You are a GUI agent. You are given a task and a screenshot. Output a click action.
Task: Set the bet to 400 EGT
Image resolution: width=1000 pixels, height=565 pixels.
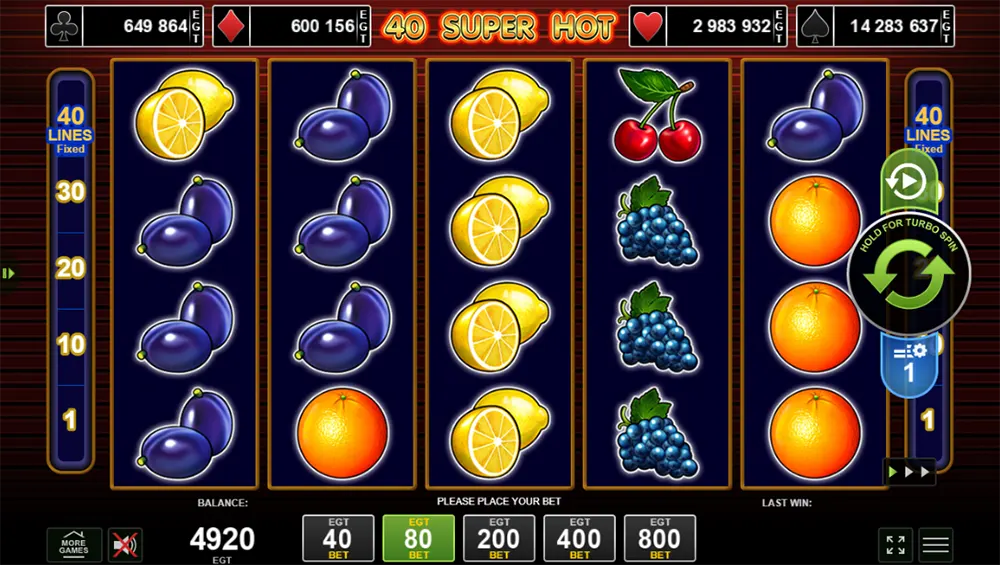[x=579, y=538]
